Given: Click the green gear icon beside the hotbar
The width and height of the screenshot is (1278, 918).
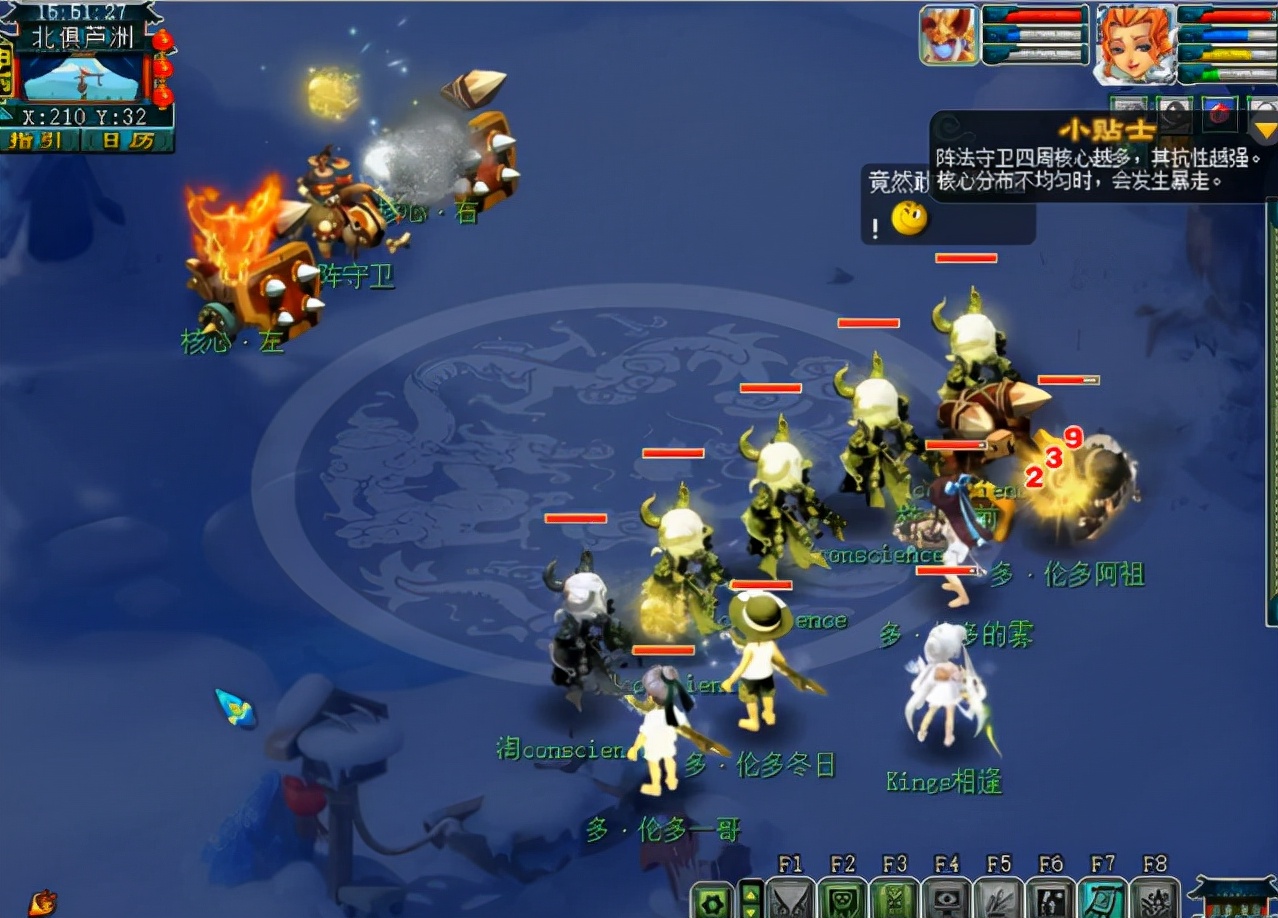Looking at the screenshot, I should tap(712, 899).
